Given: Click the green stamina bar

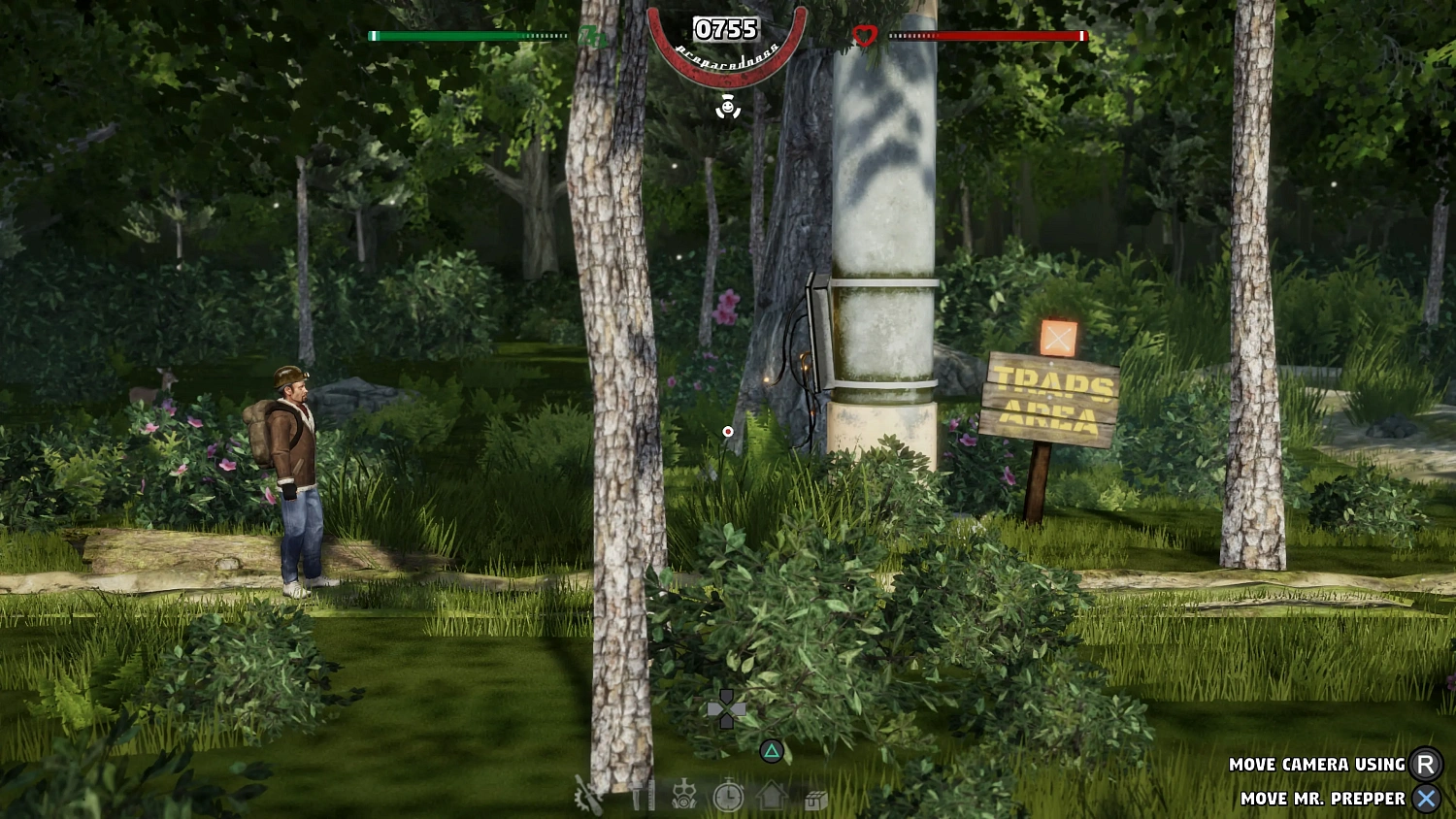Looking at the screenshot, I should click(x=466, y=35).
